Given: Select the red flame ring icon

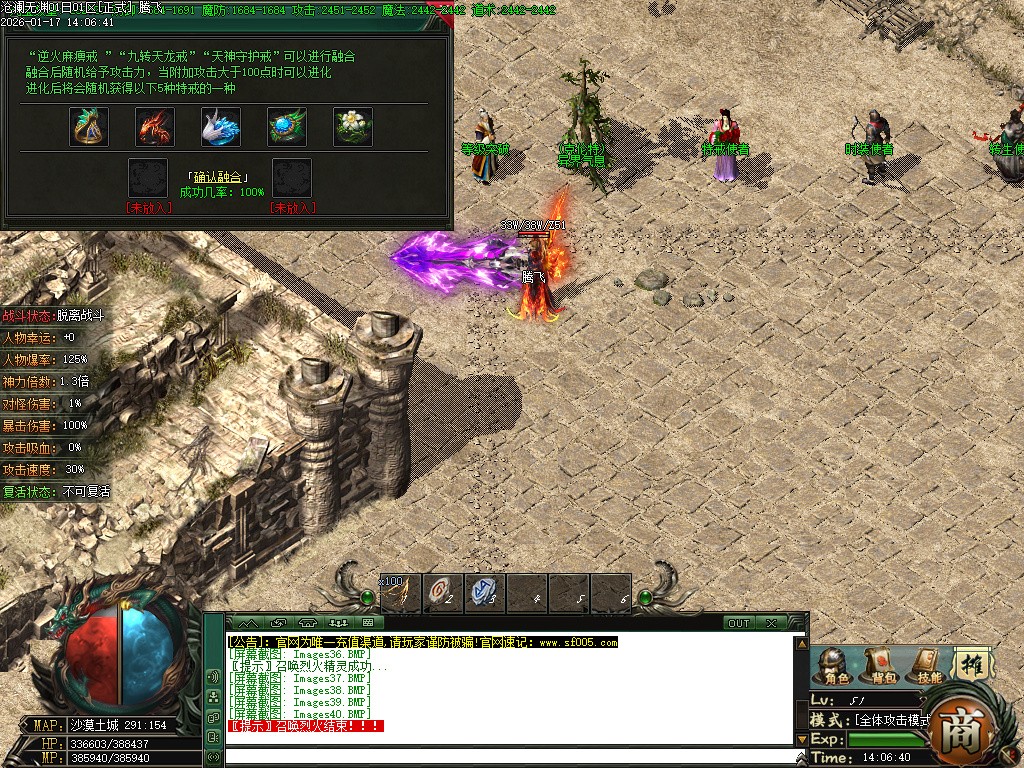Looking at the screenshot, I should point(155,127).
